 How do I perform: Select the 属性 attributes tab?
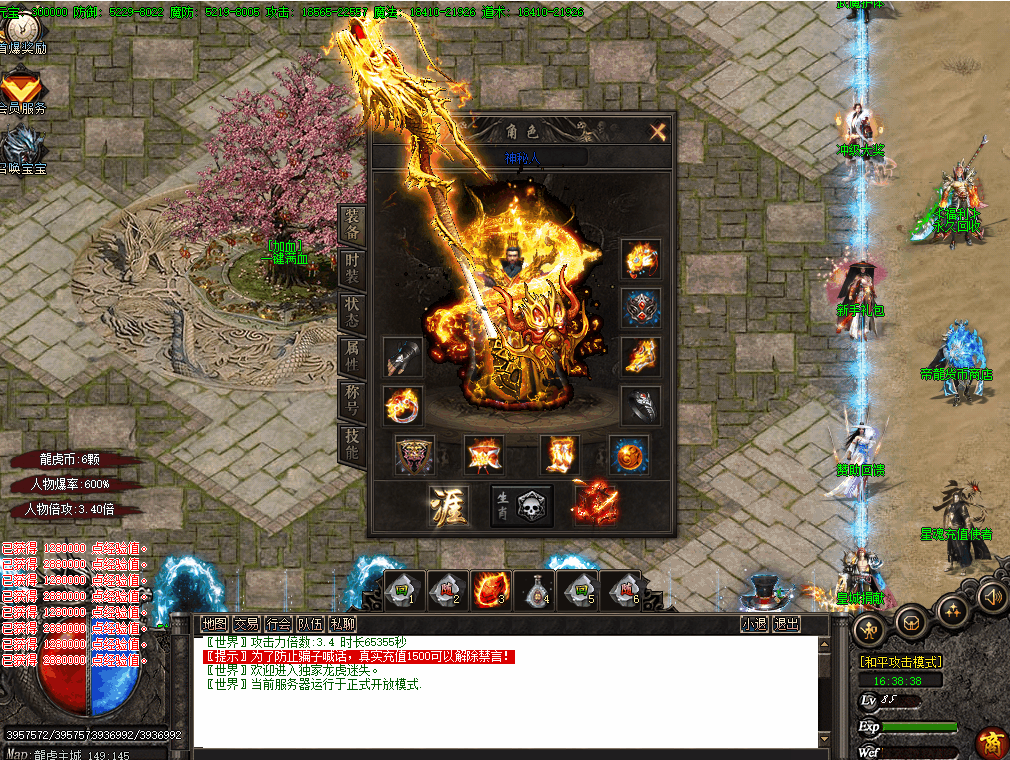[352, 352]
